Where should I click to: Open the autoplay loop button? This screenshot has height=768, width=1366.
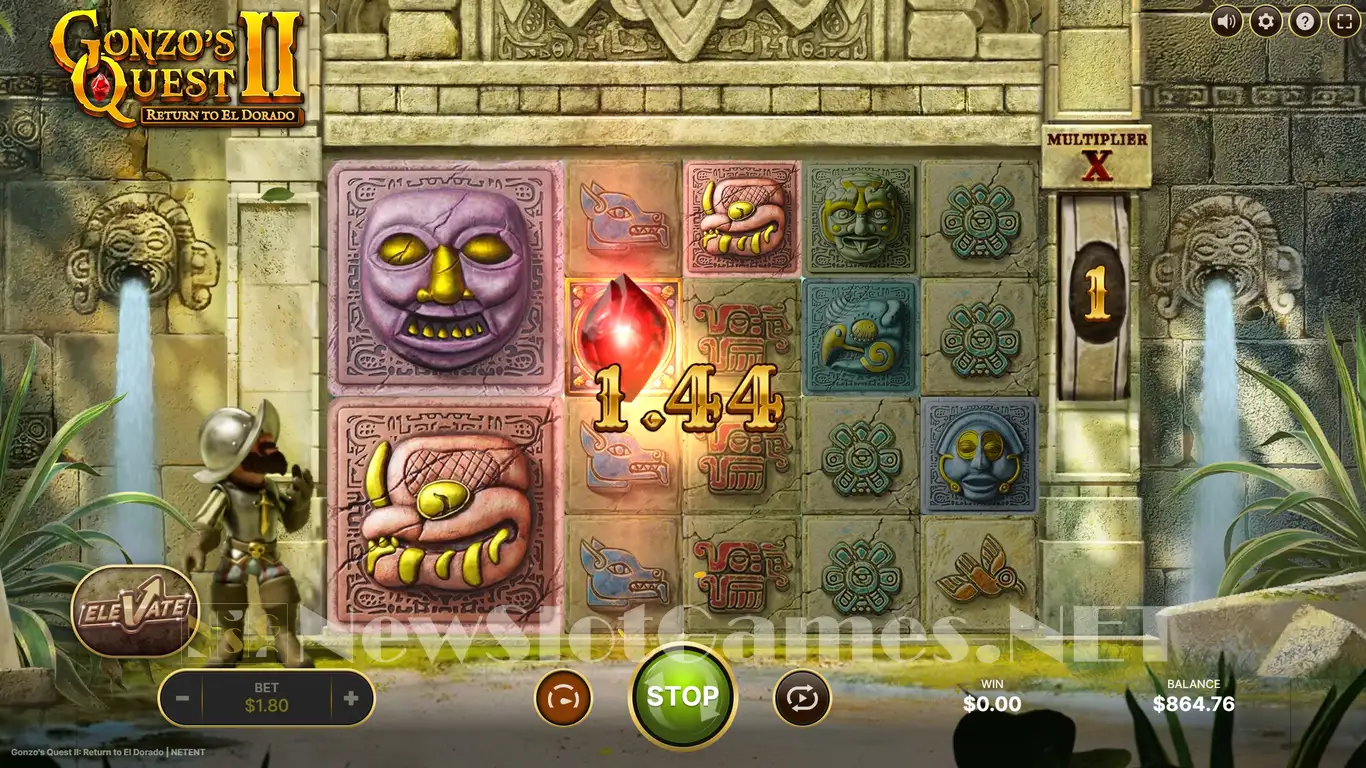[x=802, y=698]
